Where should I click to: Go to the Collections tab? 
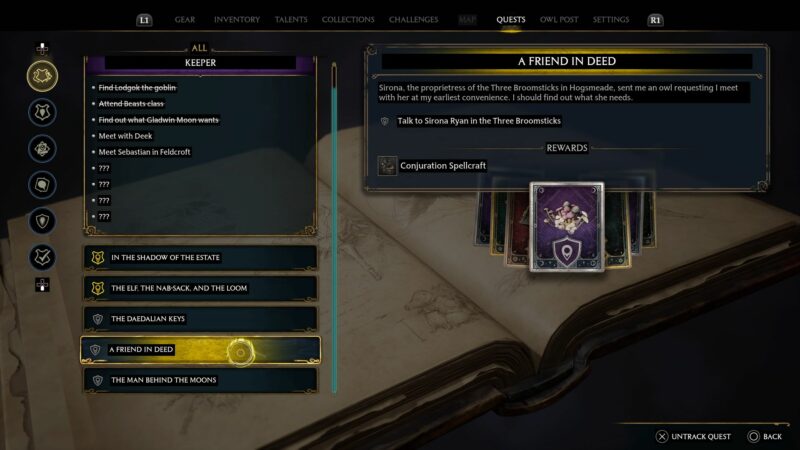point(348,19)
